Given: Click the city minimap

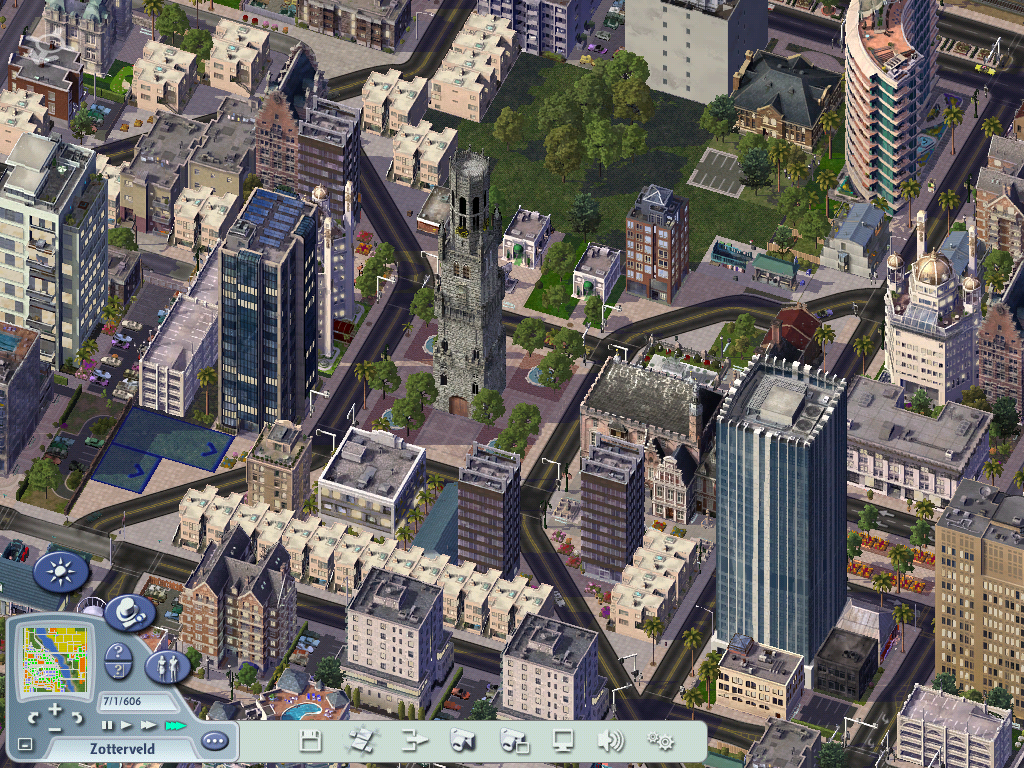Looking at the screenshot, I should [x=54, y=660].
